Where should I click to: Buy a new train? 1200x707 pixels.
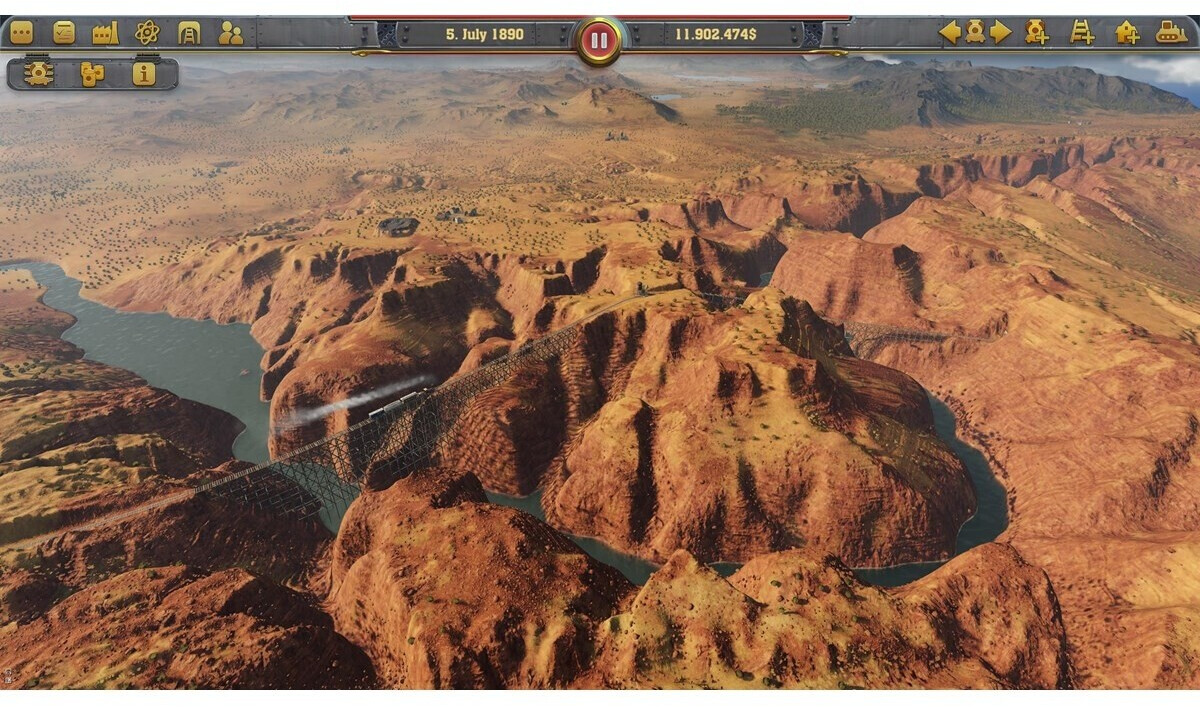point(1037,32)
